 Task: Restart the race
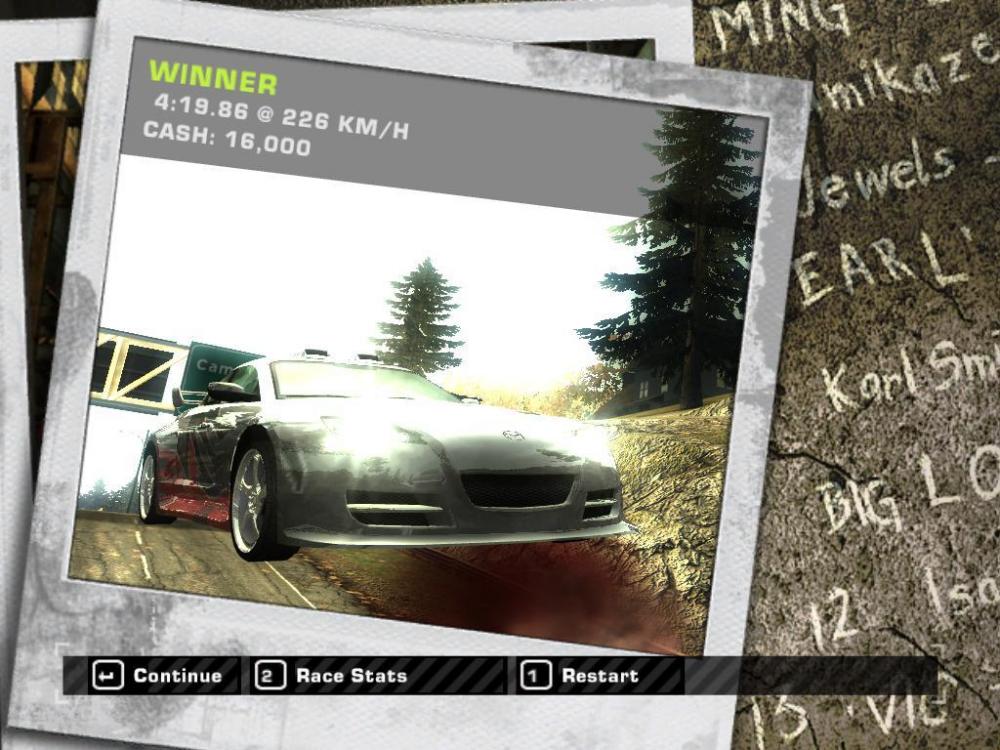point(581,676)
